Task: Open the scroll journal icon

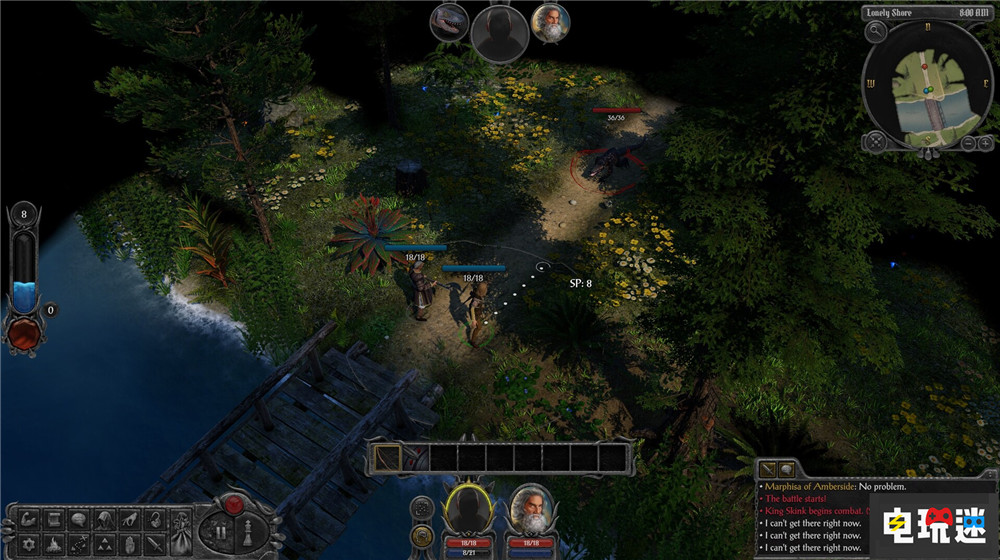Action: (x=54, y=520)
